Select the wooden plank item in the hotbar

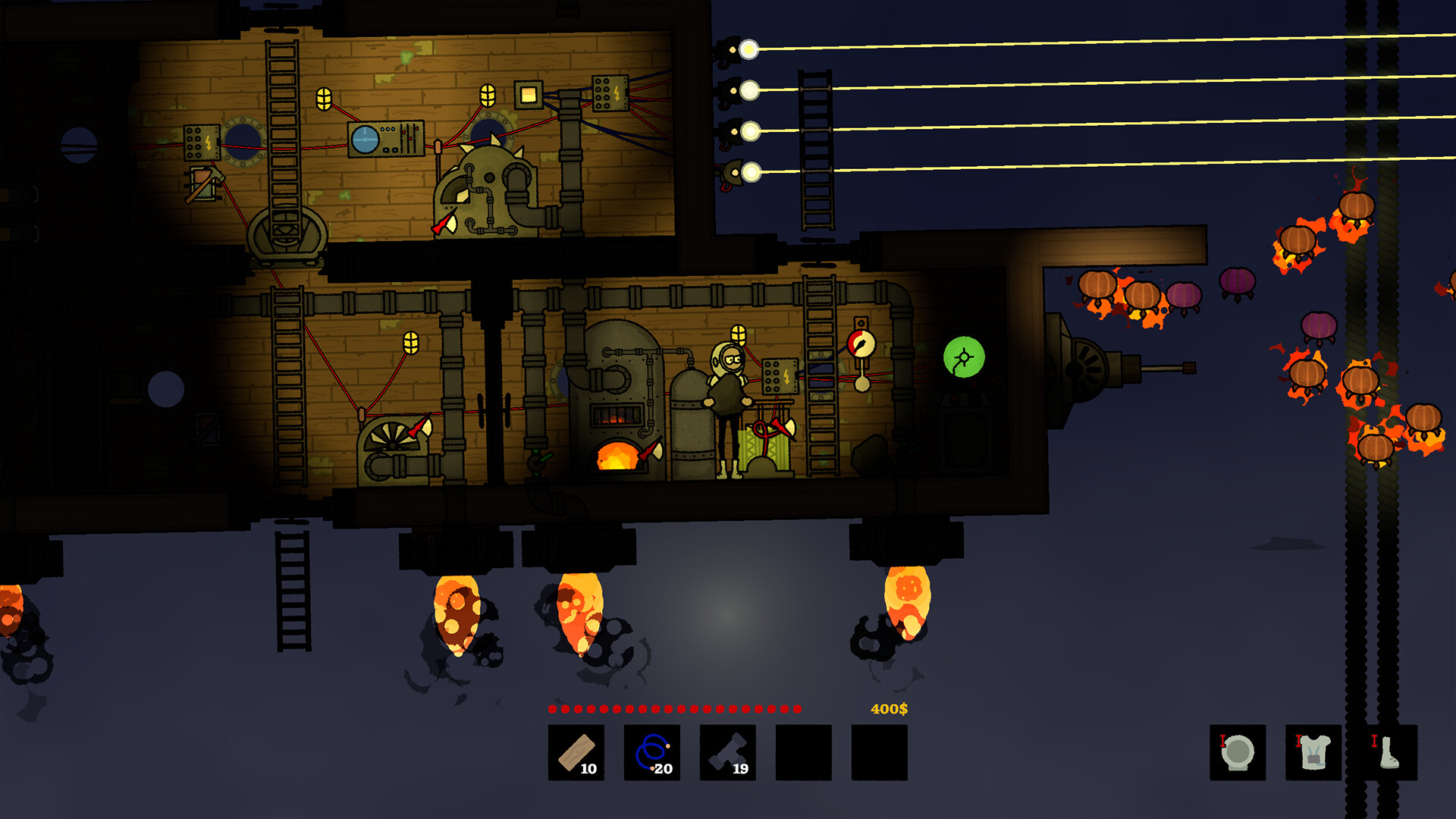pos(576,755)
